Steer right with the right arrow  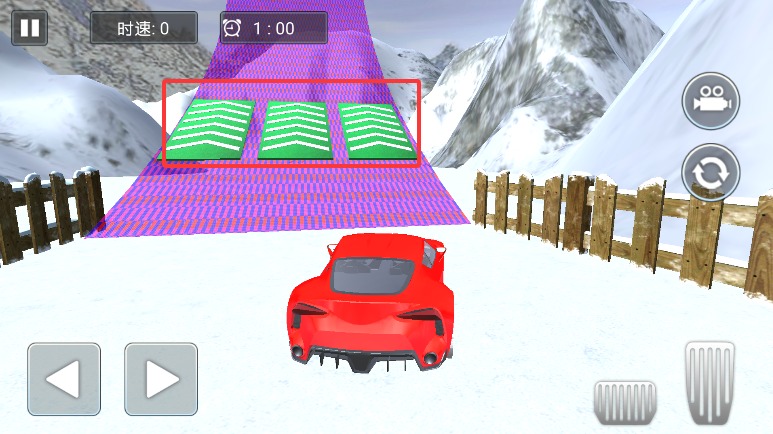(160, 379)
